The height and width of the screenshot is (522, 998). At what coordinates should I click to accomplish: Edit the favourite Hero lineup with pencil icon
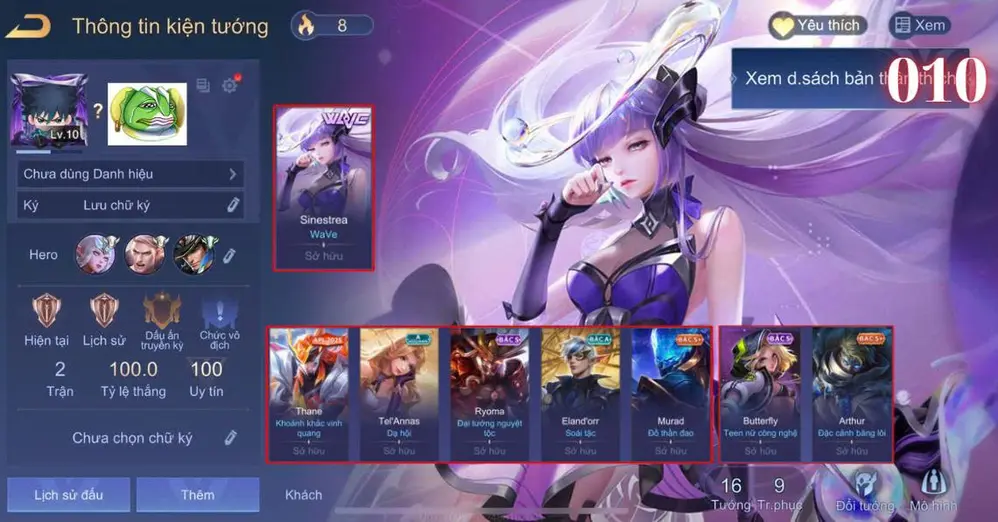(229, 255)
